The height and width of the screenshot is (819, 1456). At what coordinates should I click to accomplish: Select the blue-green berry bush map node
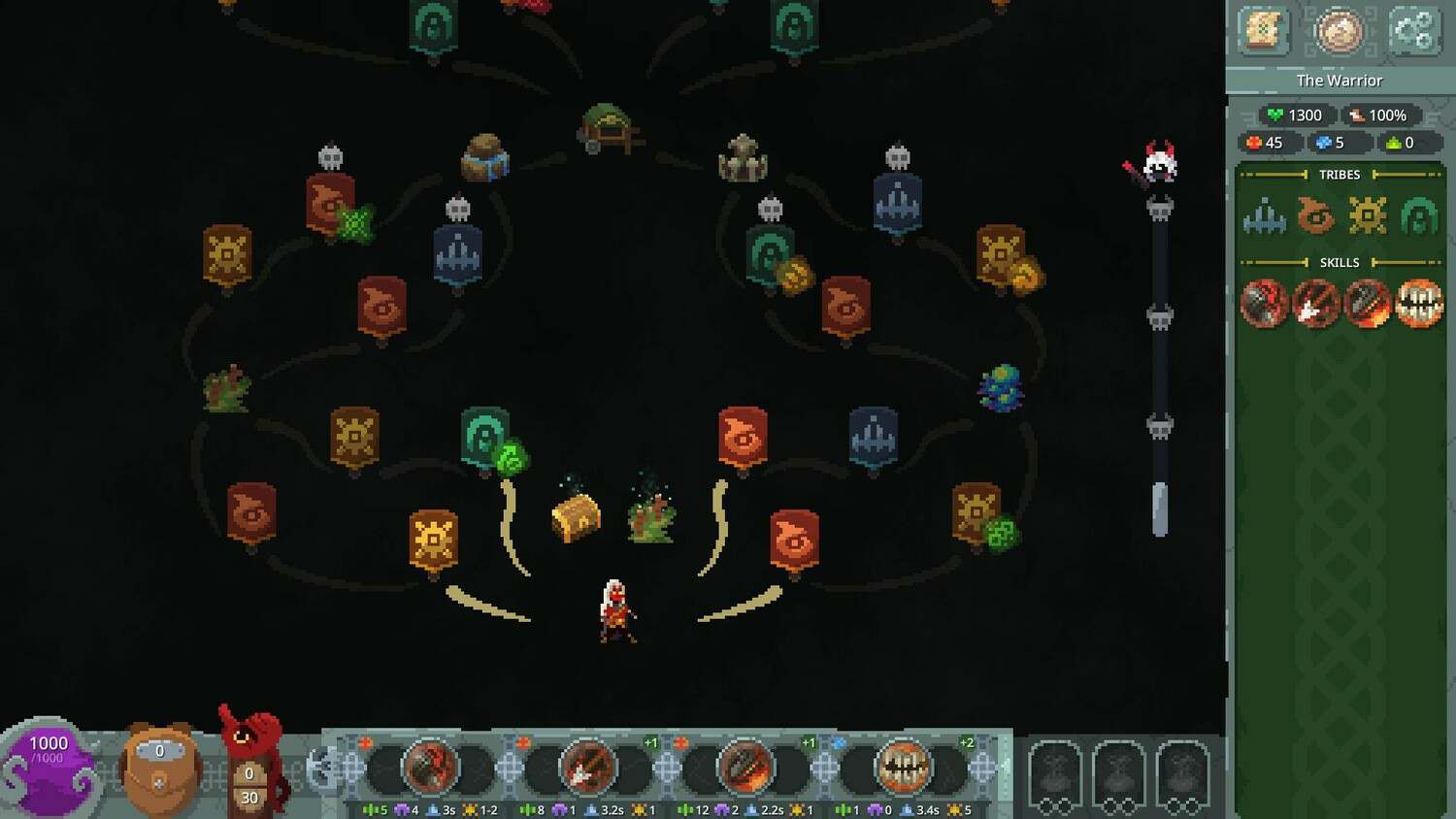(x=1001, y=388)
